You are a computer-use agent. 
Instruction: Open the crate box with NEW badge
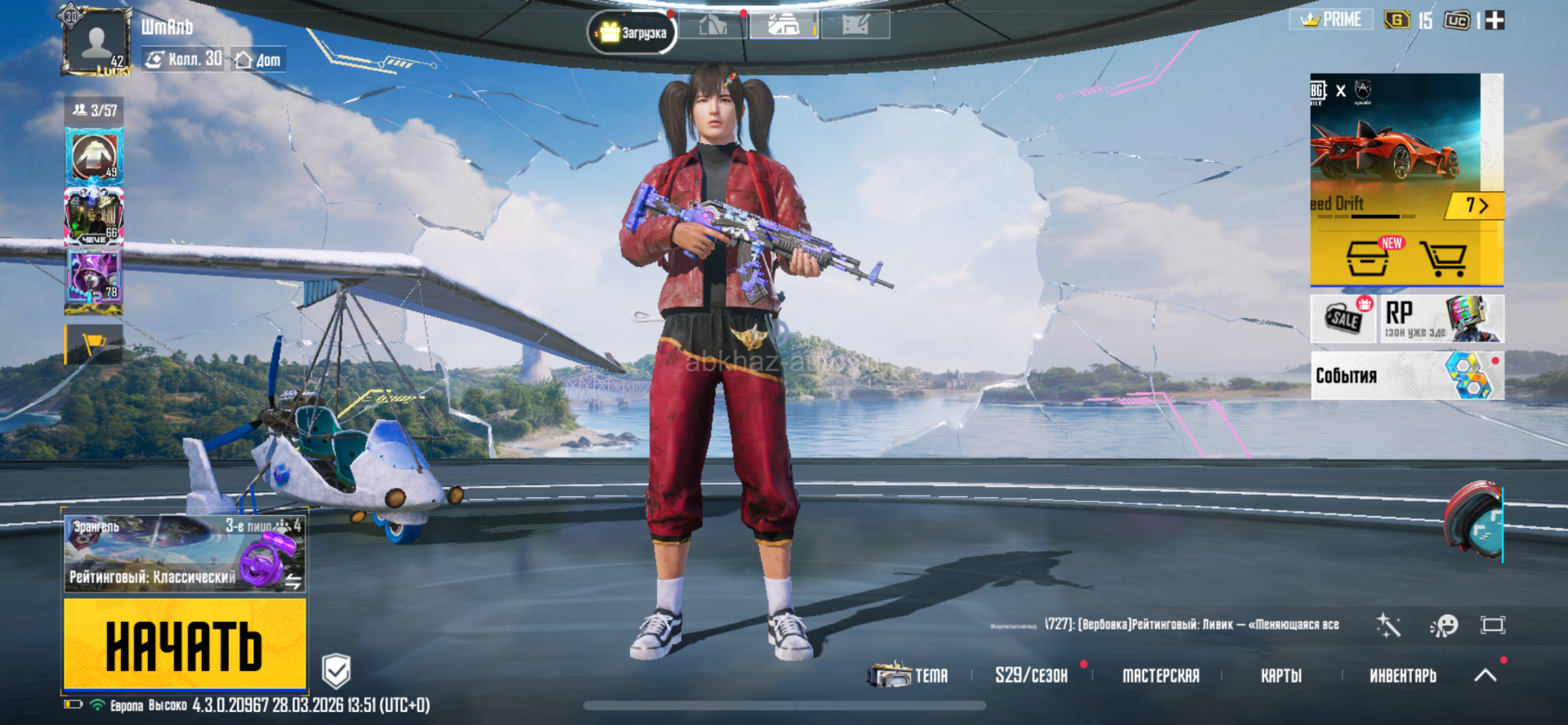1369,258
